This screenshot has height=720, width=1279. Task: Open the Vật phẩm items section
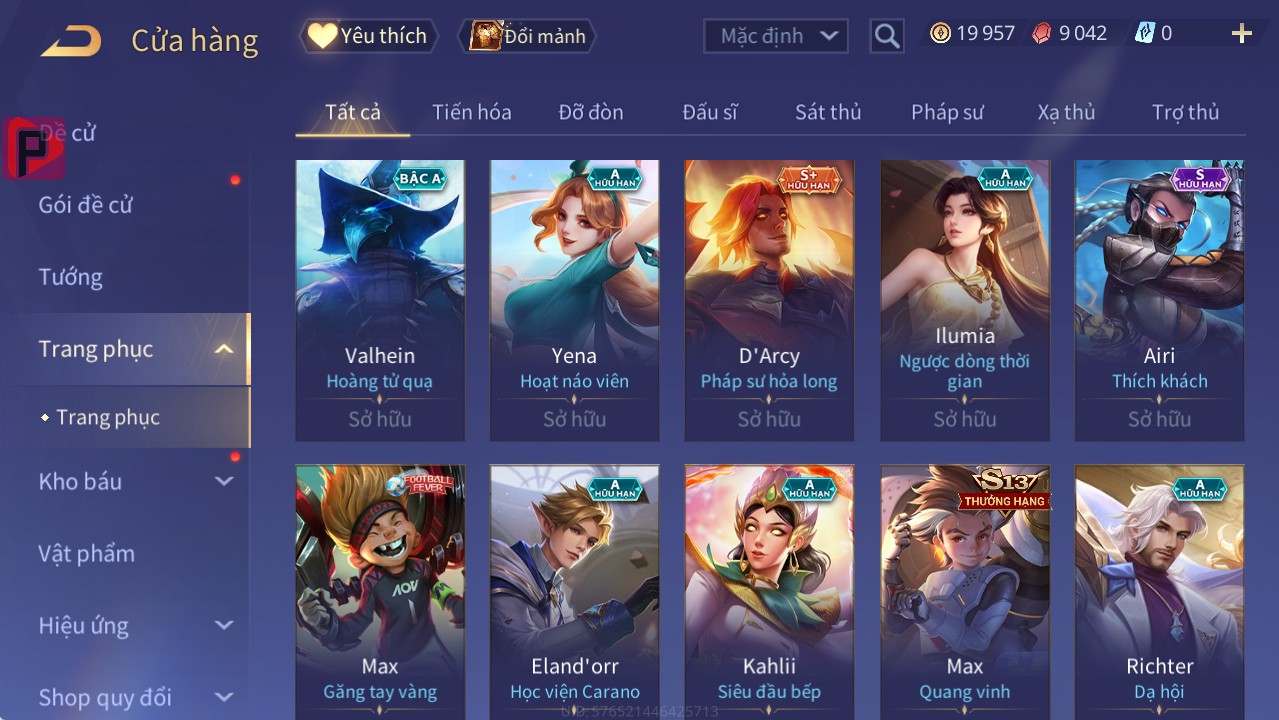point(87,553)
